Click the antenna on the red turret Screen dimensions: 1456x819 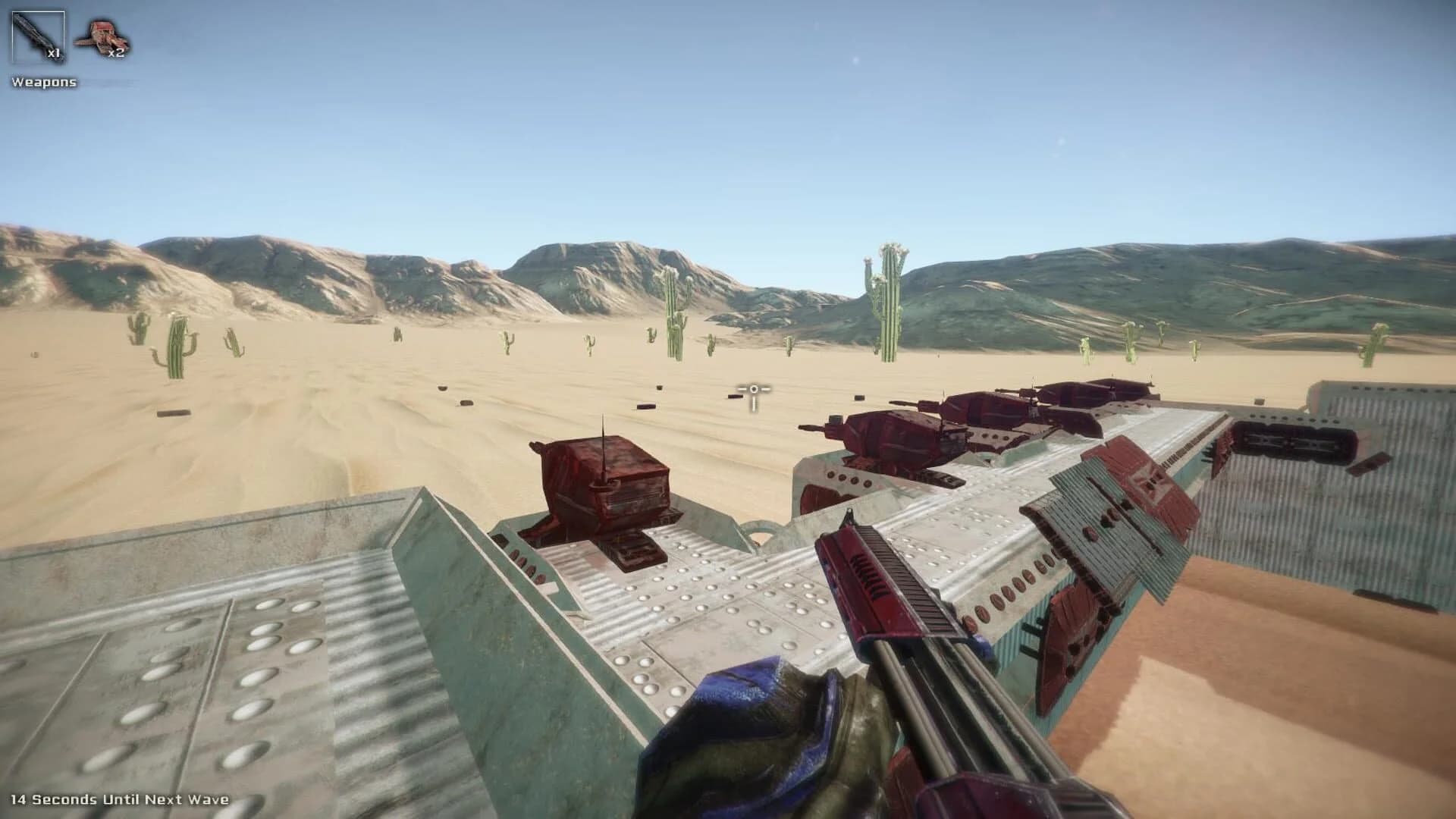(603, 432)
